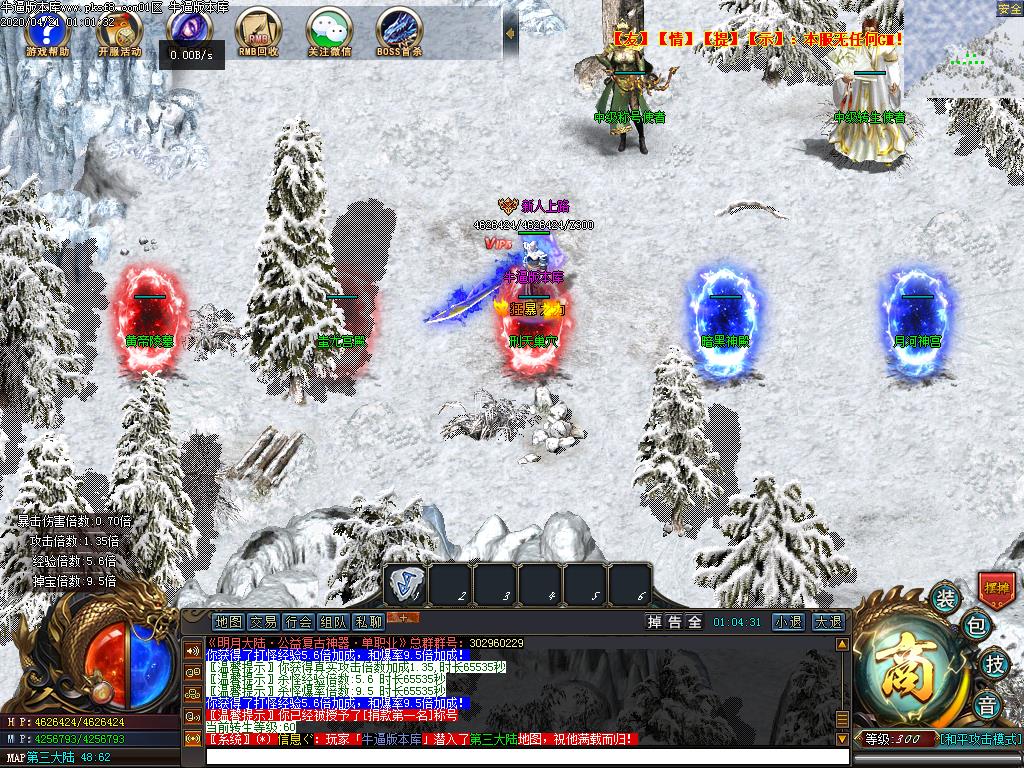
Task: Open the 装 equipment round button
Action: (x=945, y=598)
